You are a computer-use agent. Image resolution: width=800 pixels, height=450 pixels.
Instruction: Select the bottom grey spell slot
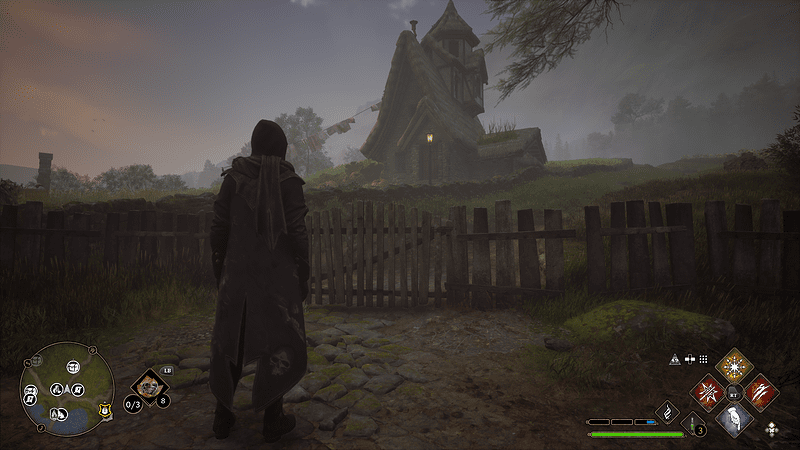[735, 418]
